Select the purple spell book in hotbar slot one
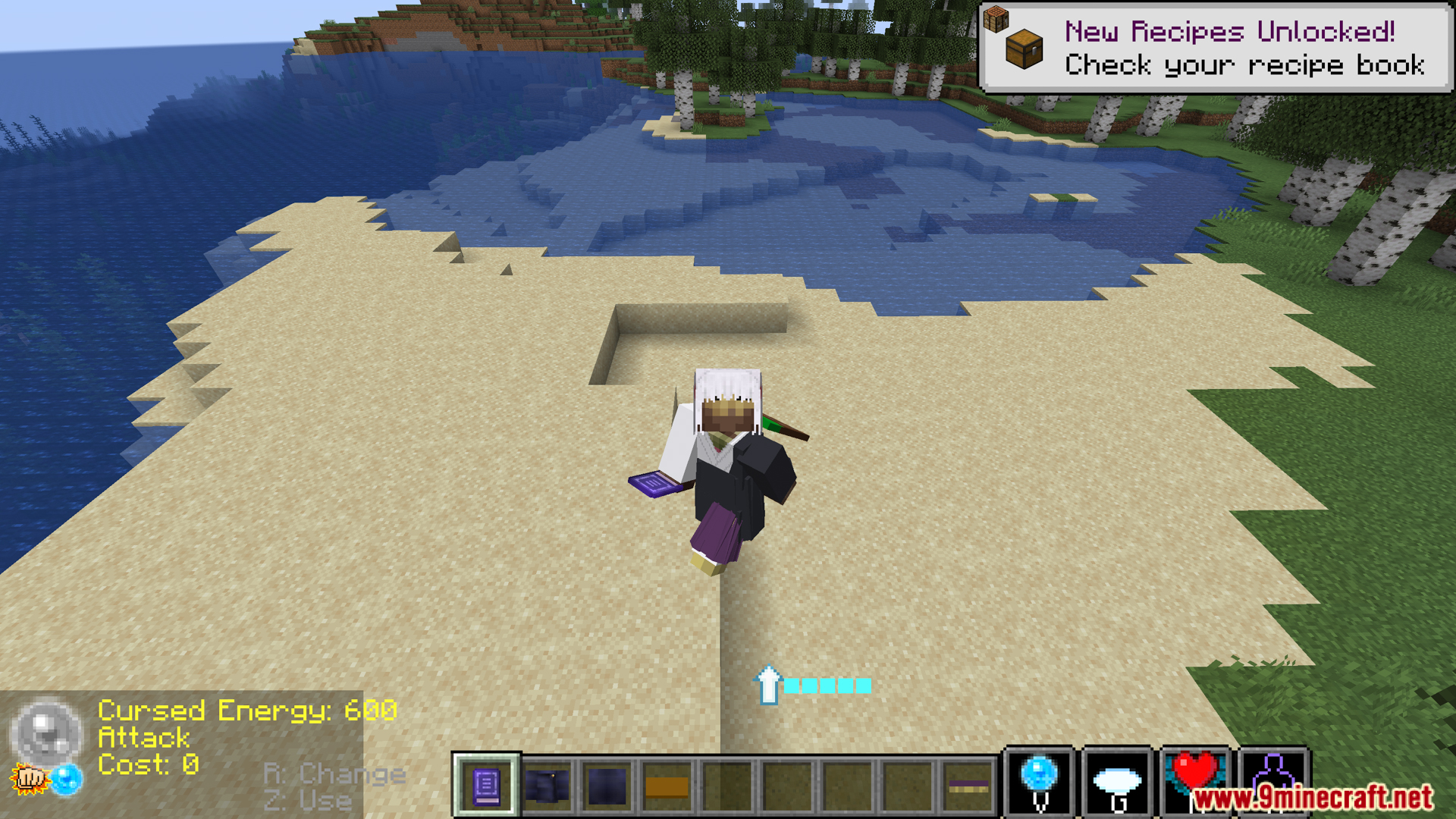Image resolution: width=1456 pixels, height=819 pixels. (485, 789)
